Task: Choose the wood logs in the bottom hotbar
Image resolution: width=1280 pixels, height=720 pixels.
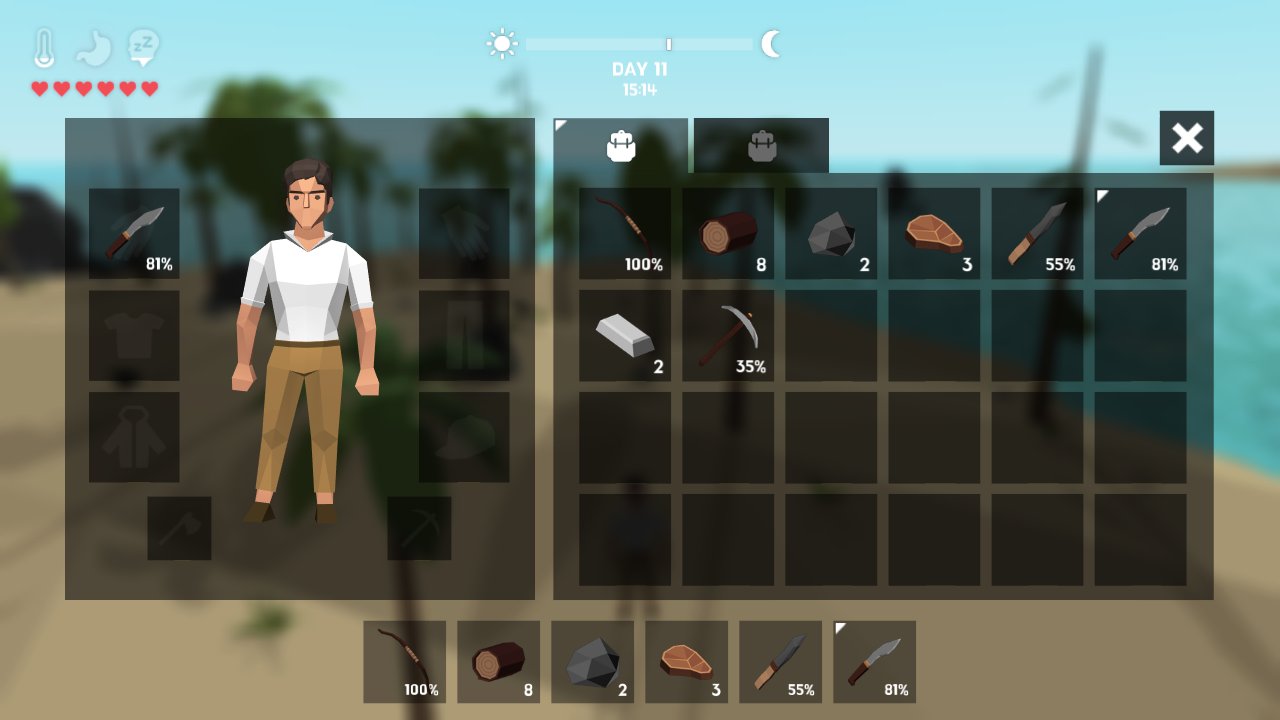Action: pos(499,662)
